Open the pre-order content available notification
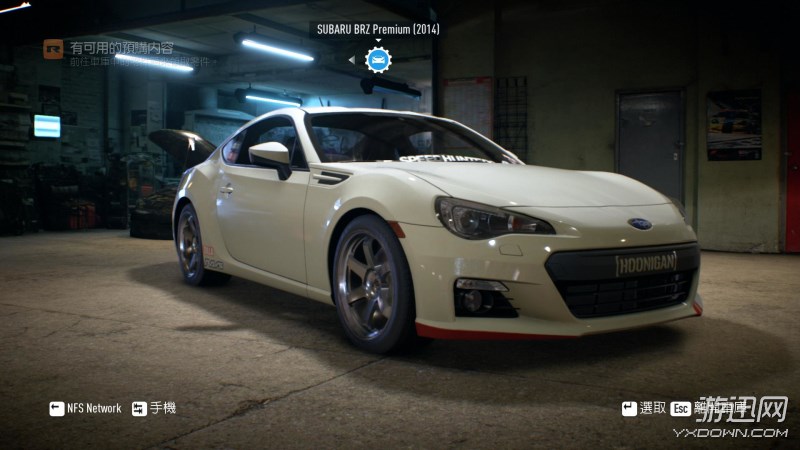This screenshot has width=800, height=450. [118, 48]
